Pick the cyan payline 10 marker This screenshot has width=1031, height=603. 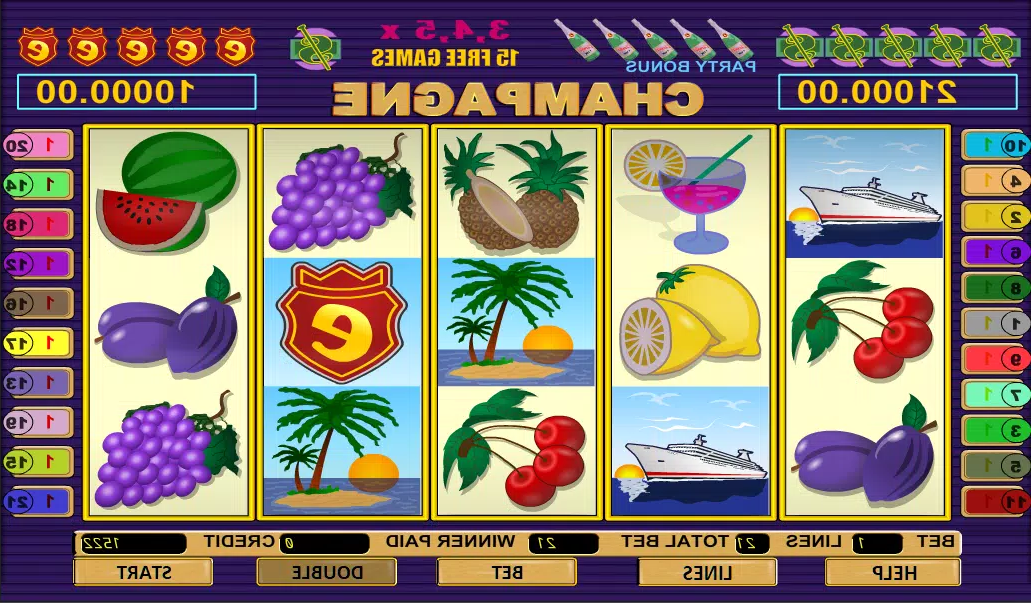point(993,145)
